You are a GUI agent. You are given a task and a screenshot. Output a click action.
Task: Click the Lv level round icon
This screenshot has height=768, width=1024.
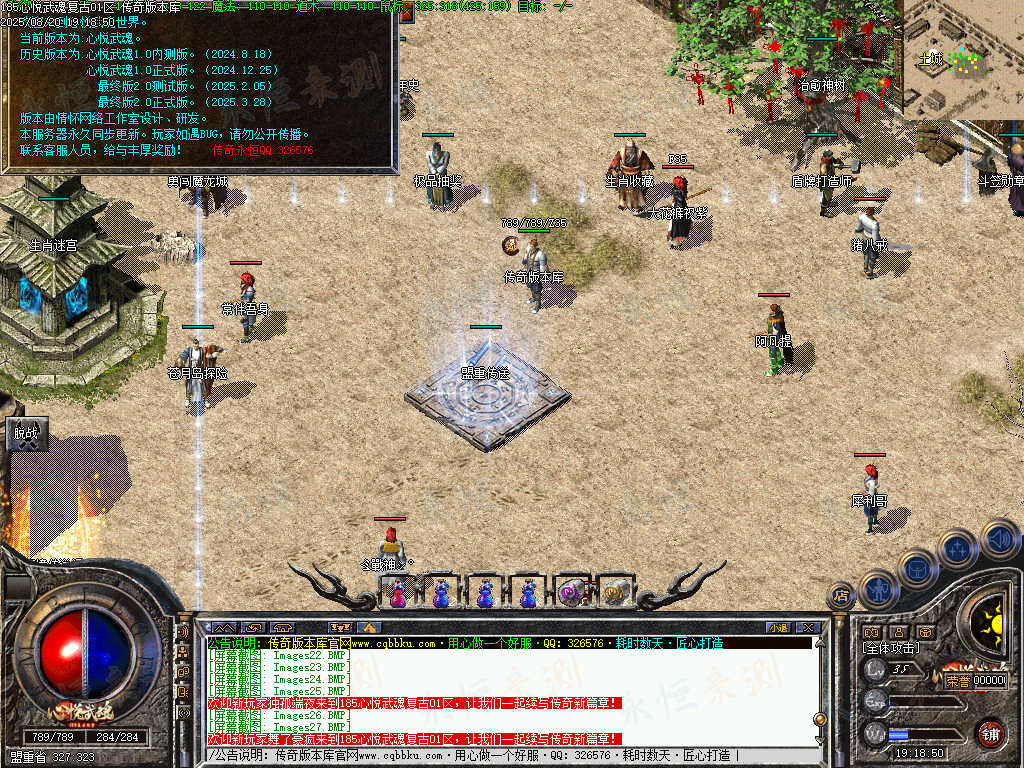876,672
